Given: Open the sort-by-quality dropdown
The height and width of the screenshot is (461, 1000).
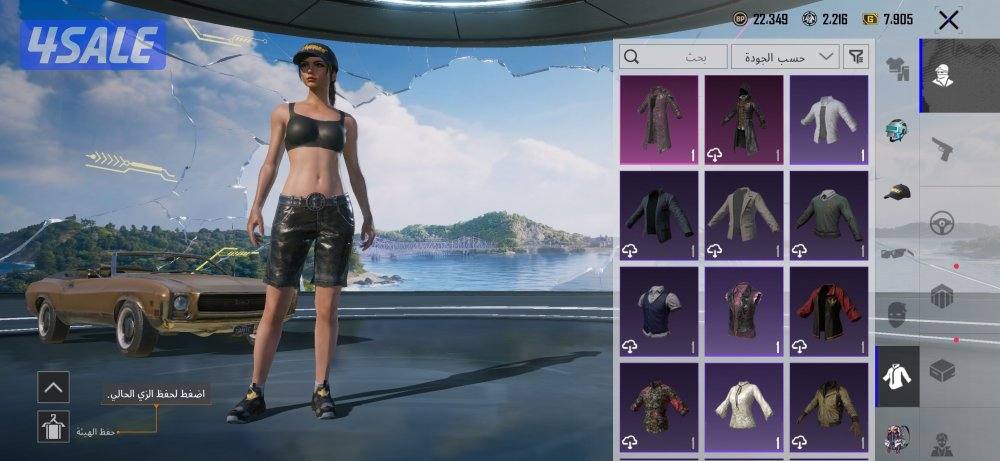Looking at the screenshot, I should tap(785, 57).
